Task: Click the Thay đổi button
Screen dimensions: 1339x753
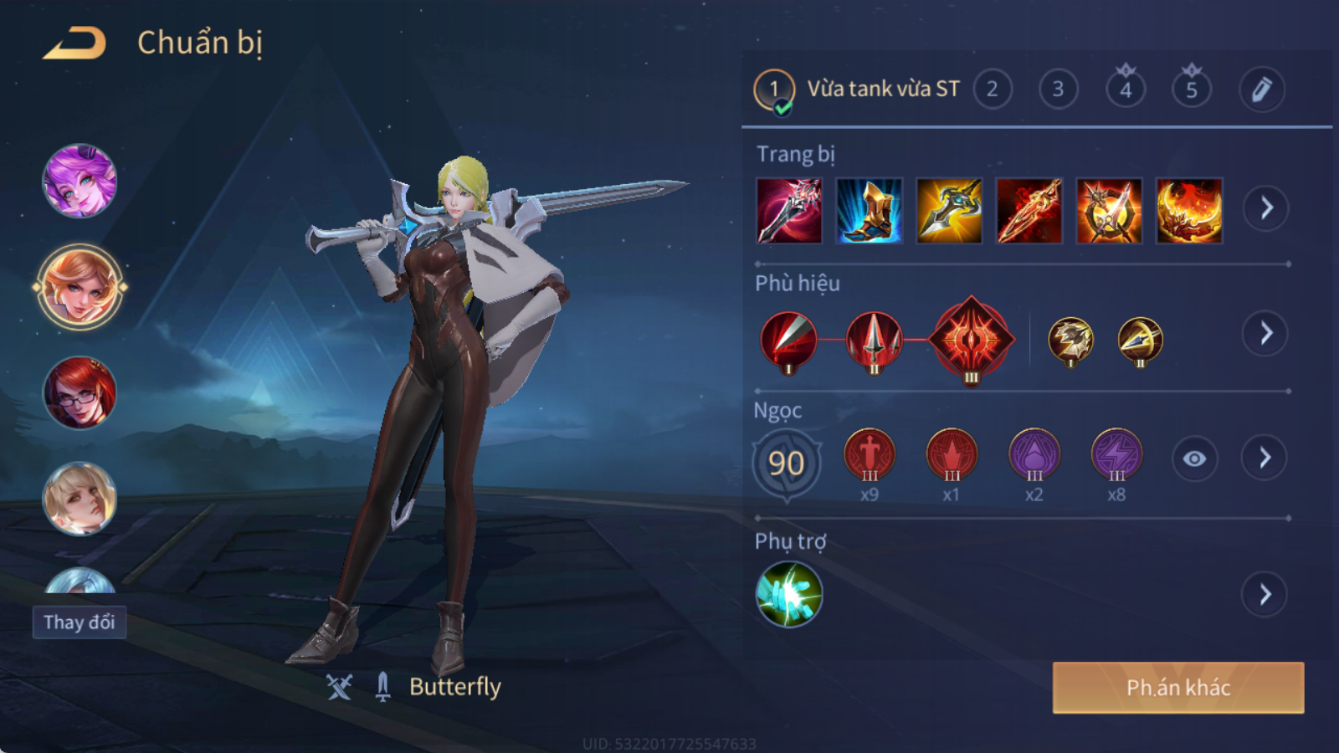Action: 79,622
